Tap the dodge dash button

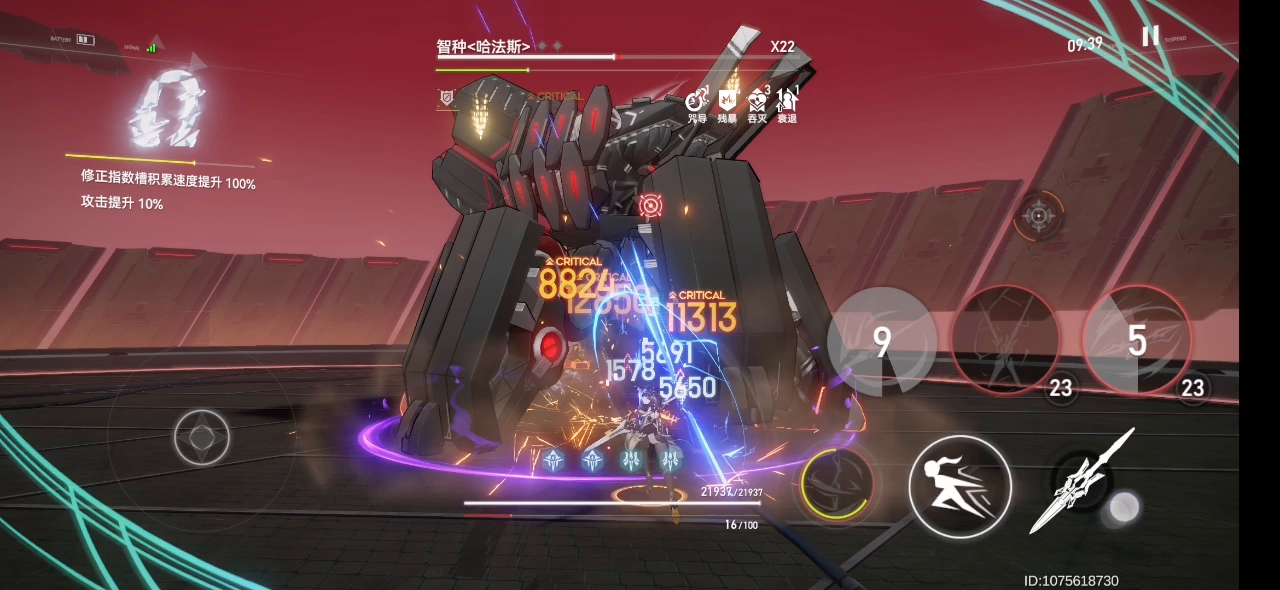pos(959,487)
